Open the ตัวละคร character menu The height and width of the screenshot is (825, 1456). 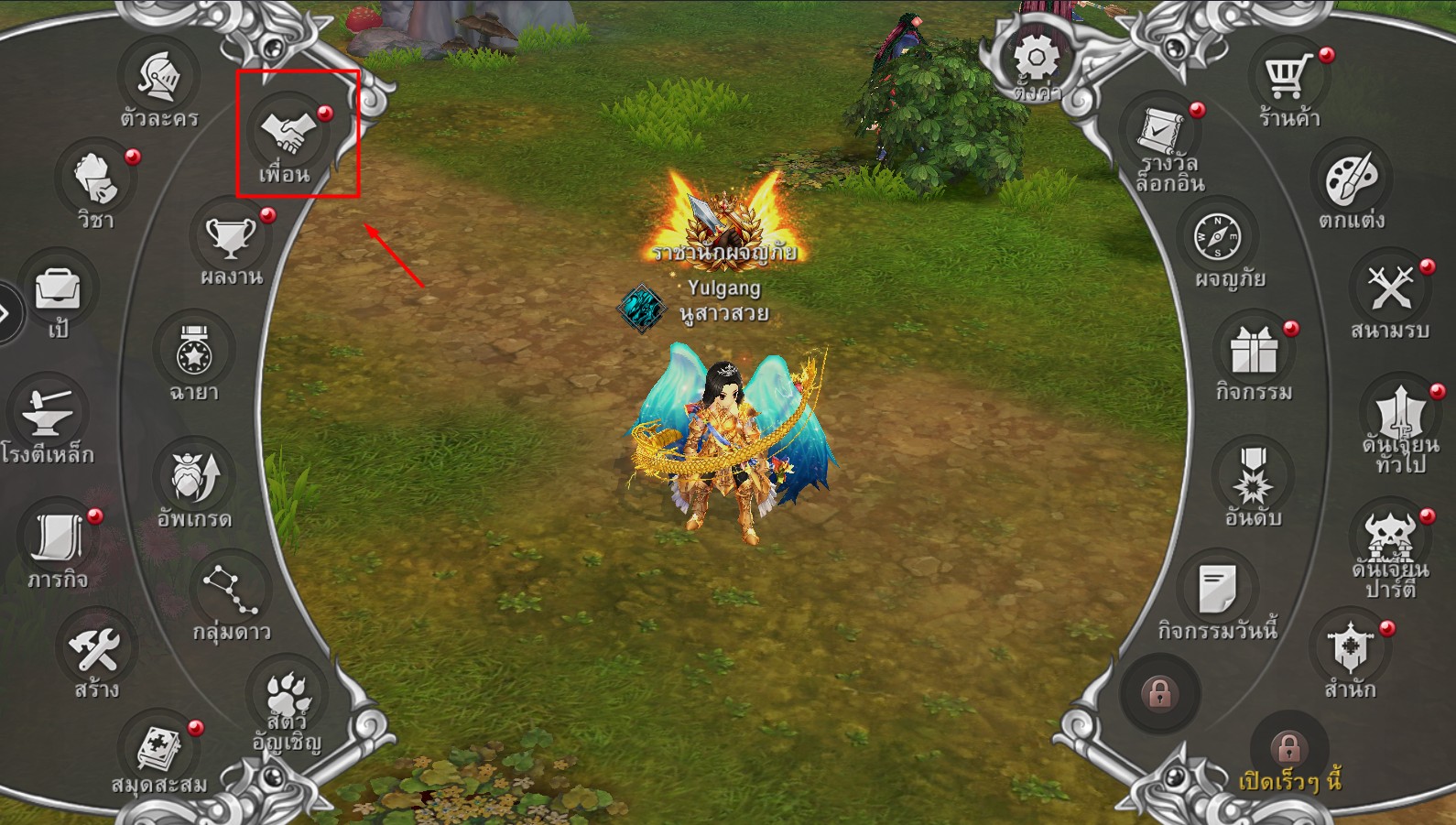(159, 80)
